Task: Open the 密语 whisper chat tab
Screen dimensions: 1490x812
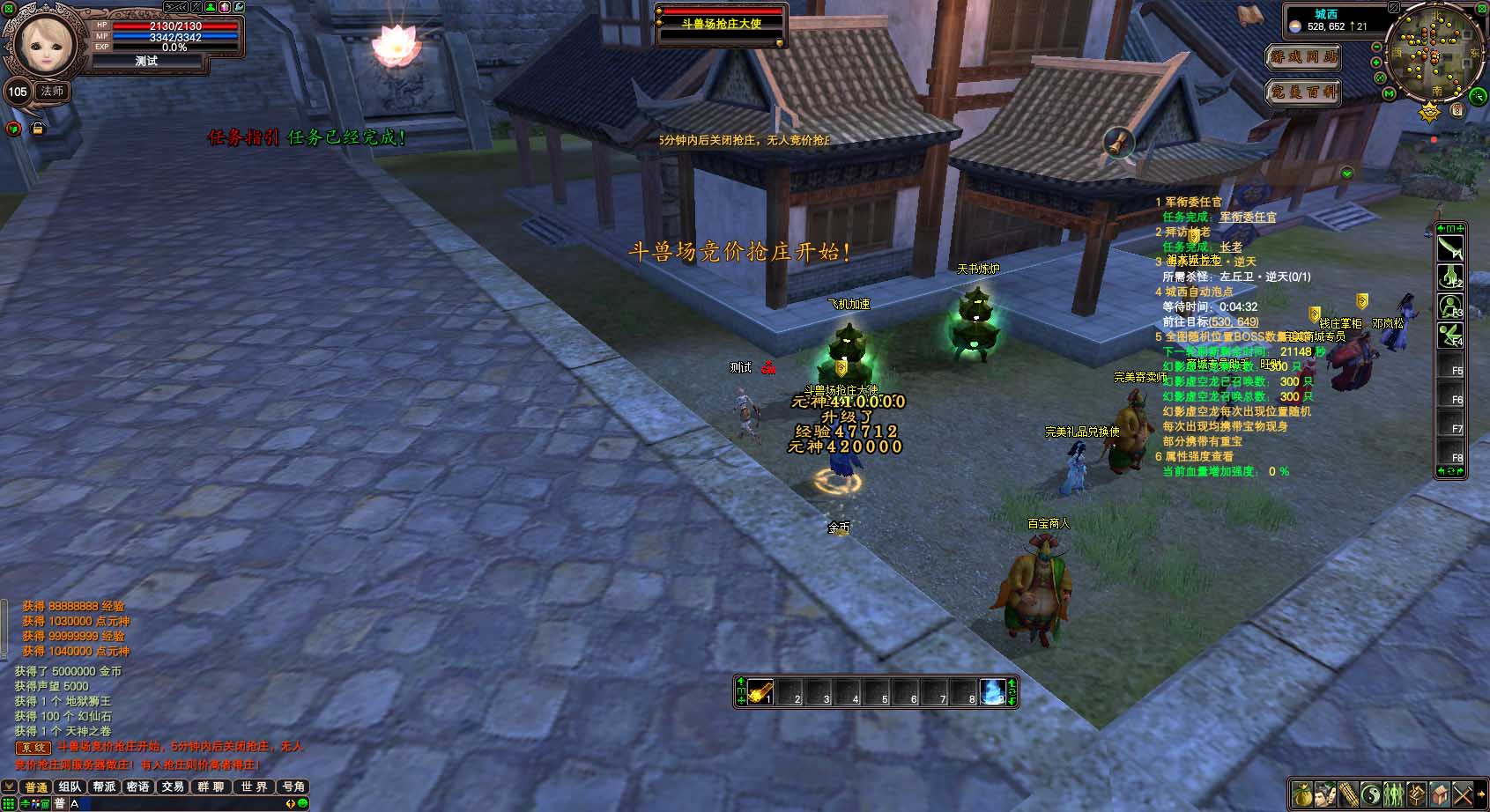Action: [x=138, y=786]
